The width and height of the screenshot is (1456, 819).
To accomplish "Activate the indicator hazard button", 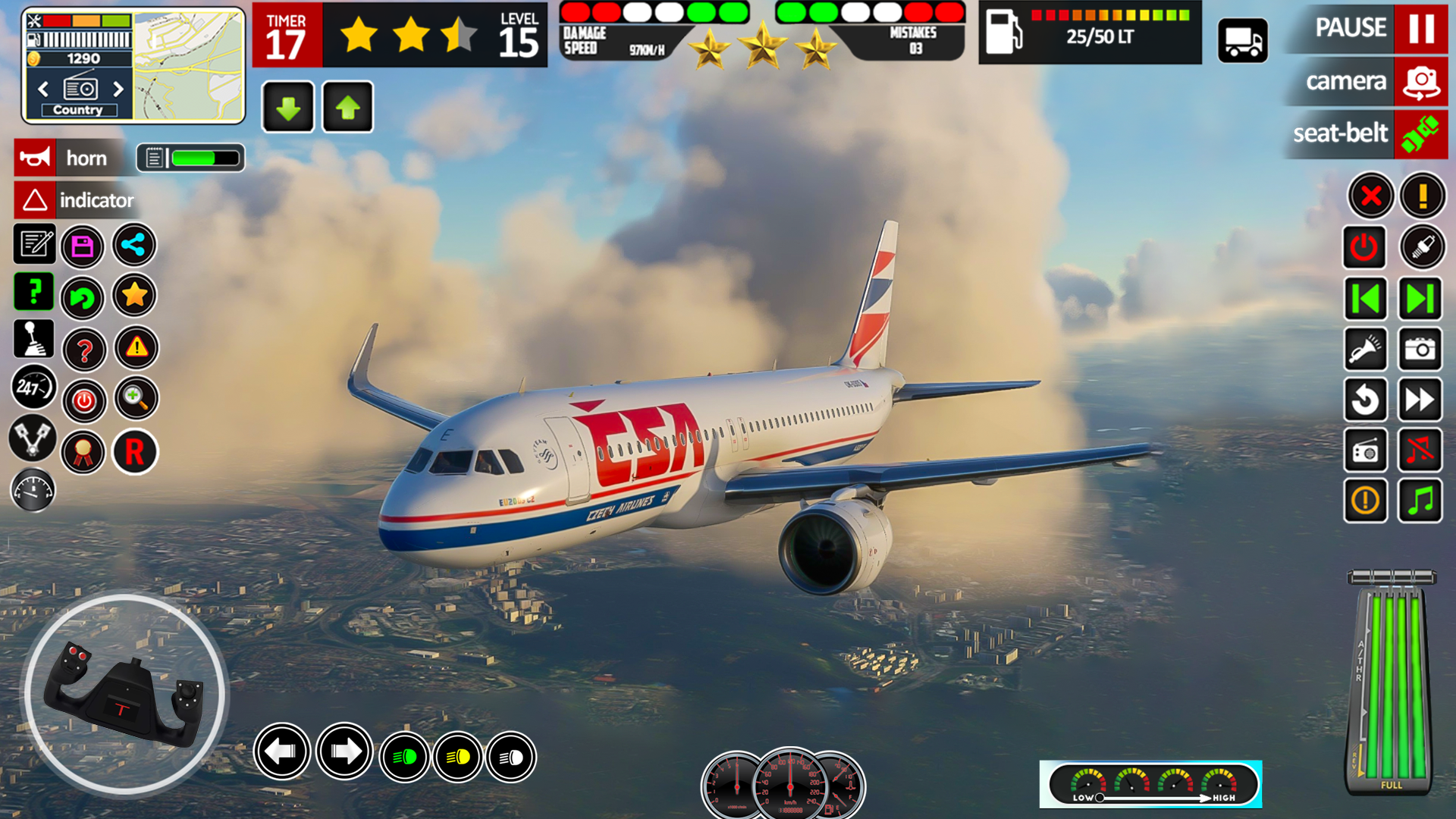I will pos(35,200).
